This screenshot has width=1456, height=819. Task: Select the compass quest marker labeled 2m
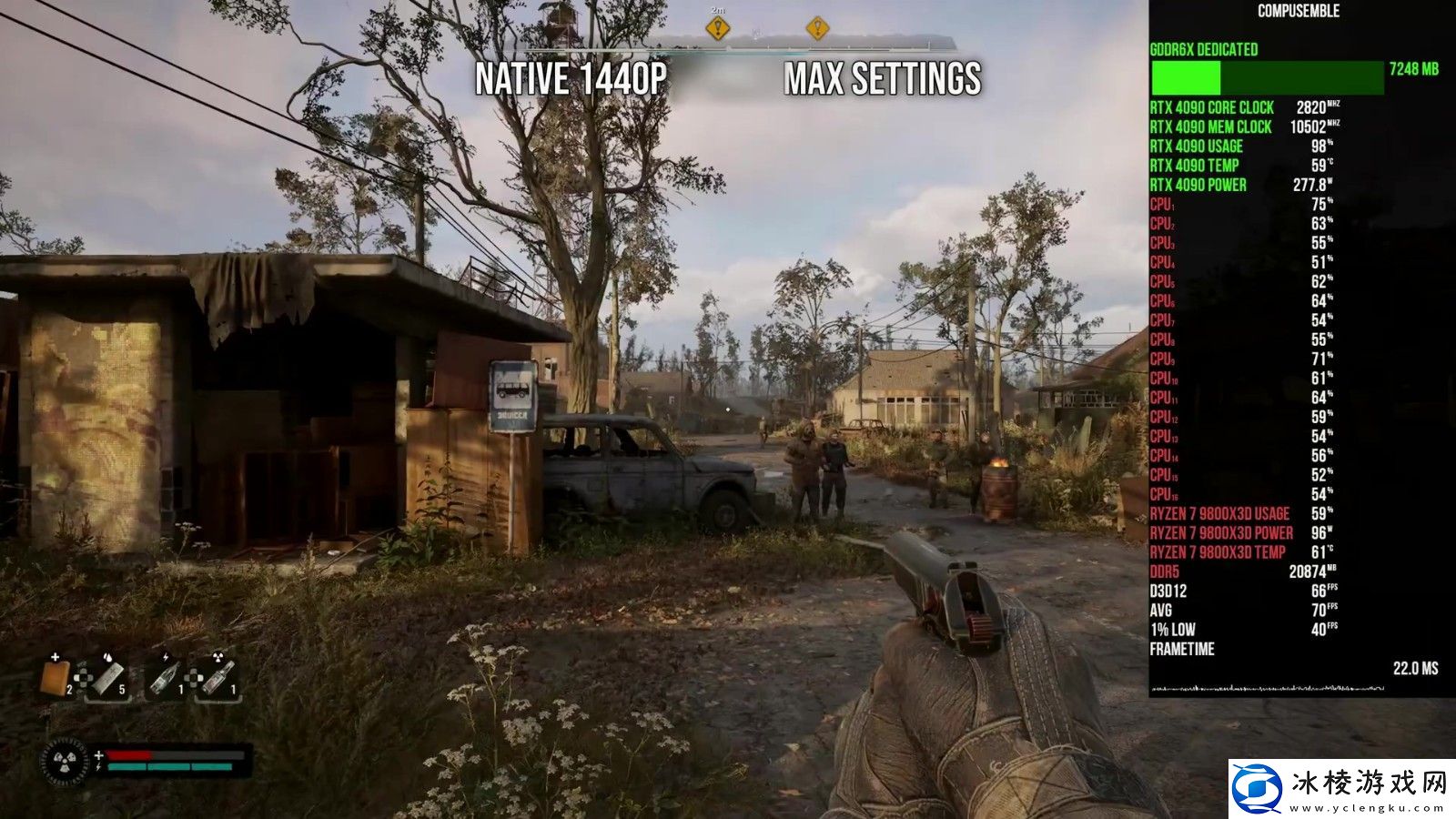(718, 28)
